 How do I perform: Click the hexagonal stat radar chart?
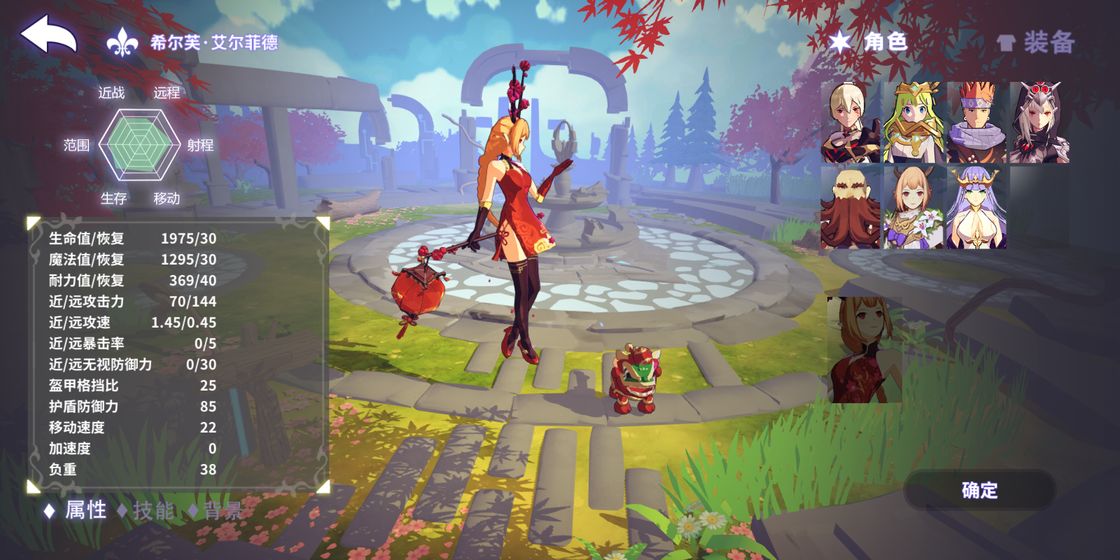tap(139, 145)
